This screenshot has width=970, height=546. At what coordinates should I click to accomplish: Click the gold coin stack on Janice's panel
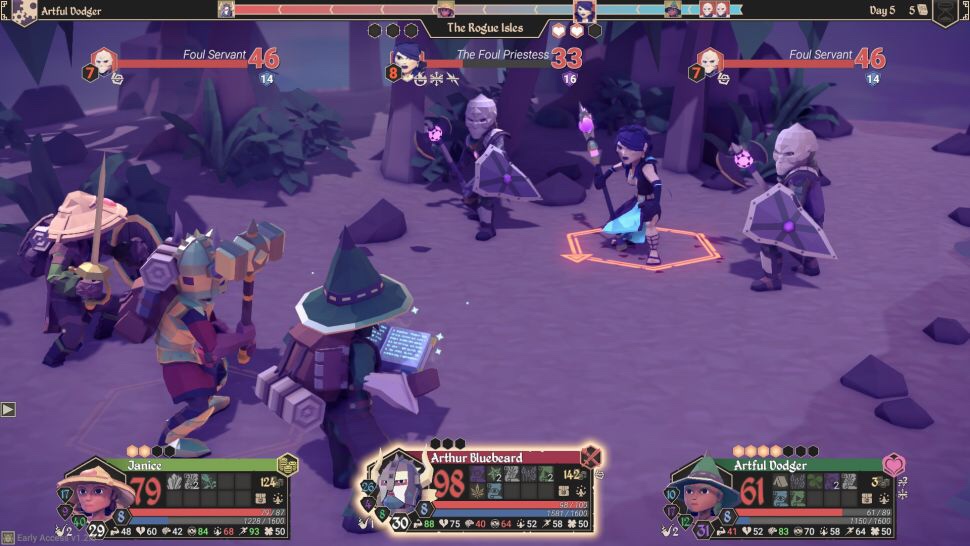pos(288,464)
